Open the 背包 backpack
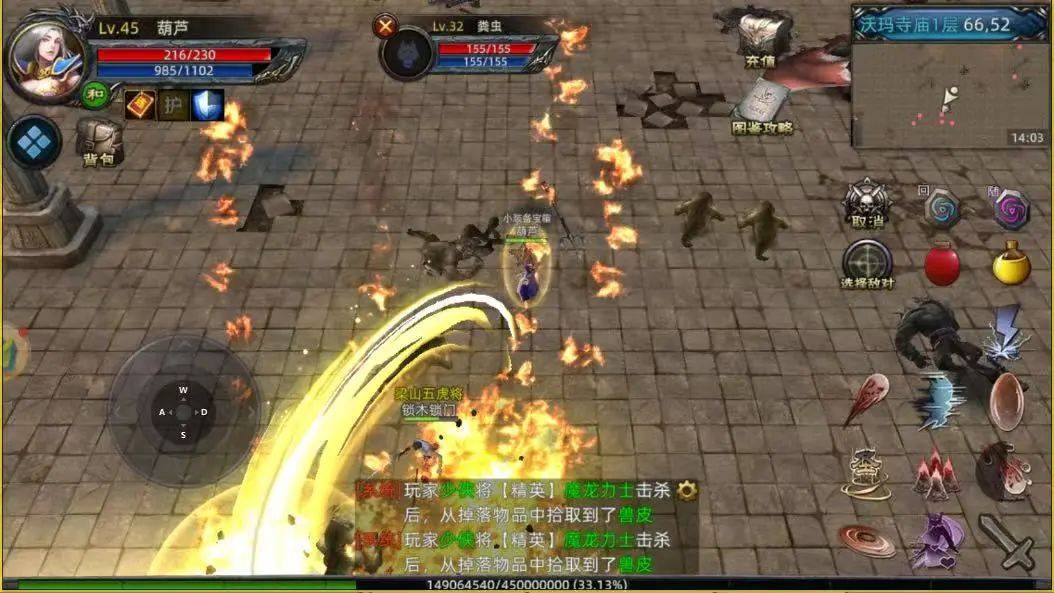The width and height of the screenshot is (1054, 593). [x=98, y=141]
